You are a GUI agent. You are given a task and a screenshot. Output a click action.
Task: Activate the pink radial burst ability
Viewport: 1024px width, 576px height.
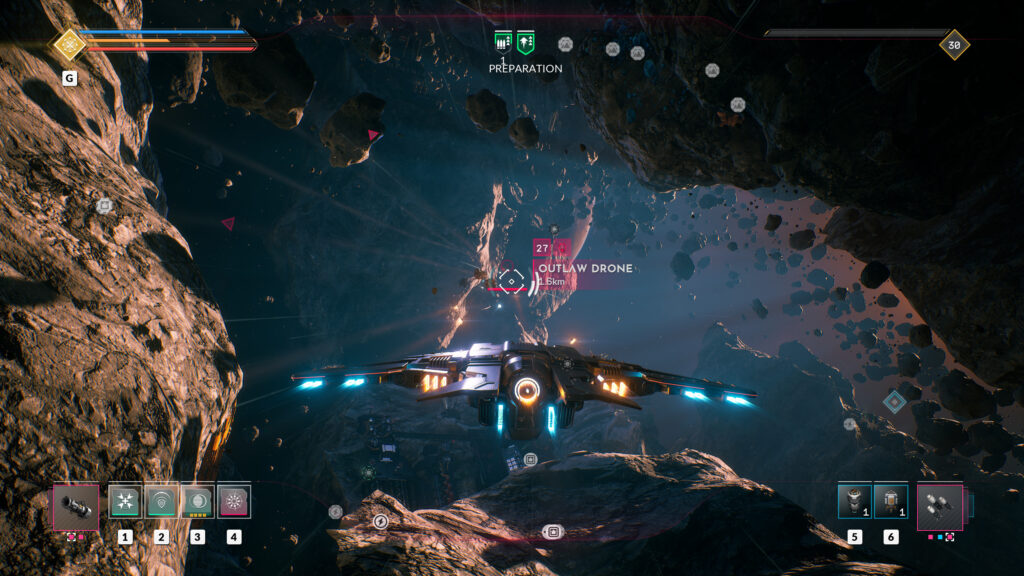coord(233,501)
